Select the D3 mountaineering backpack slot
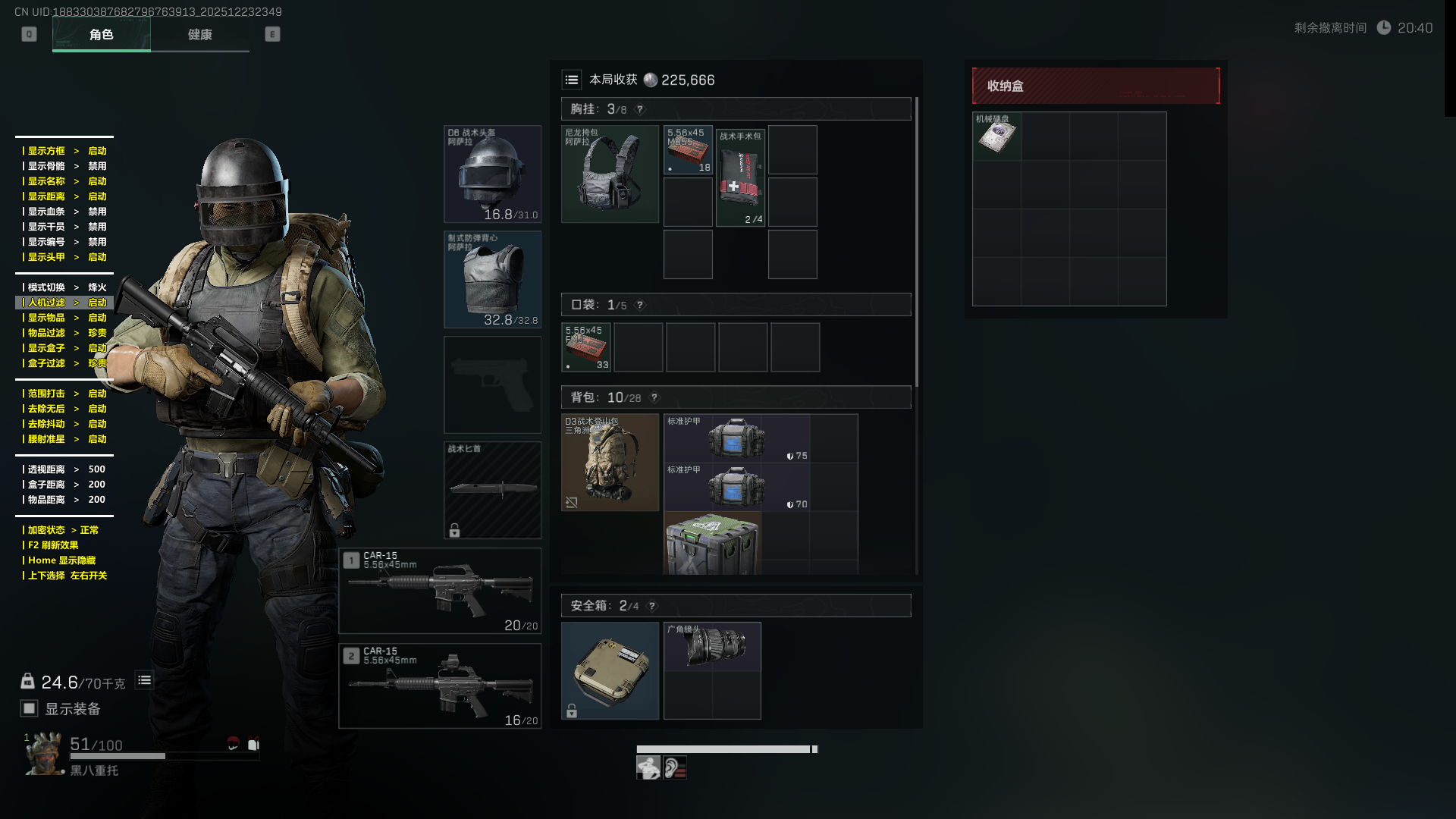1456x819 pixels. click(610, 463)
